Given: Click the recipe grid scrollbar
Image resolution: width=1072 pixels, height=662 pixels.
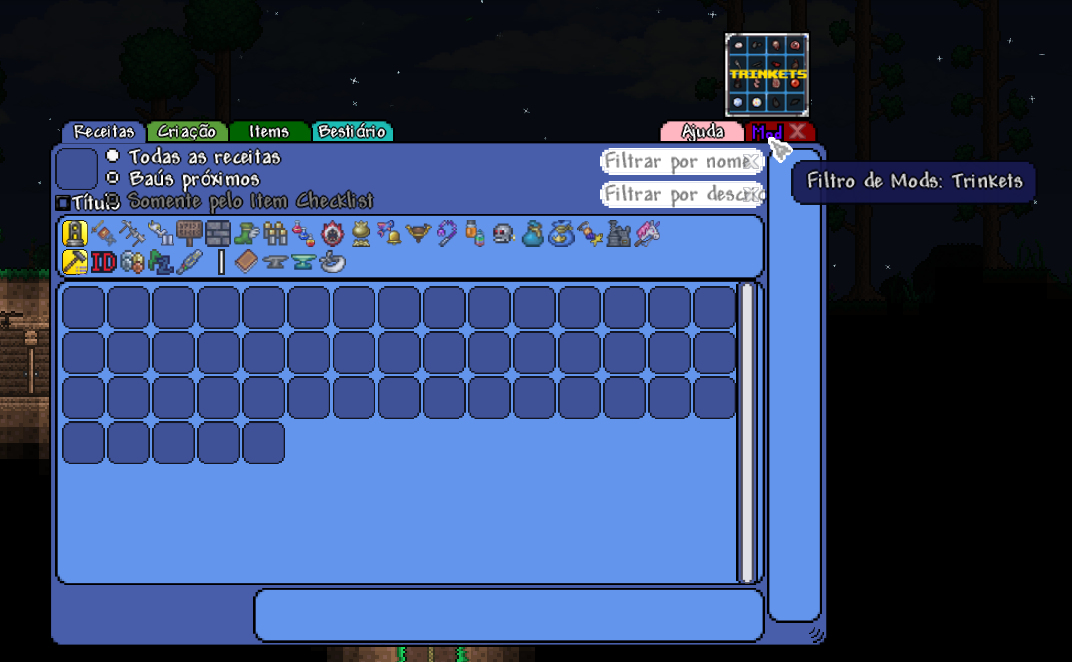Looking at the screenshot, I should tap(745, 432).
